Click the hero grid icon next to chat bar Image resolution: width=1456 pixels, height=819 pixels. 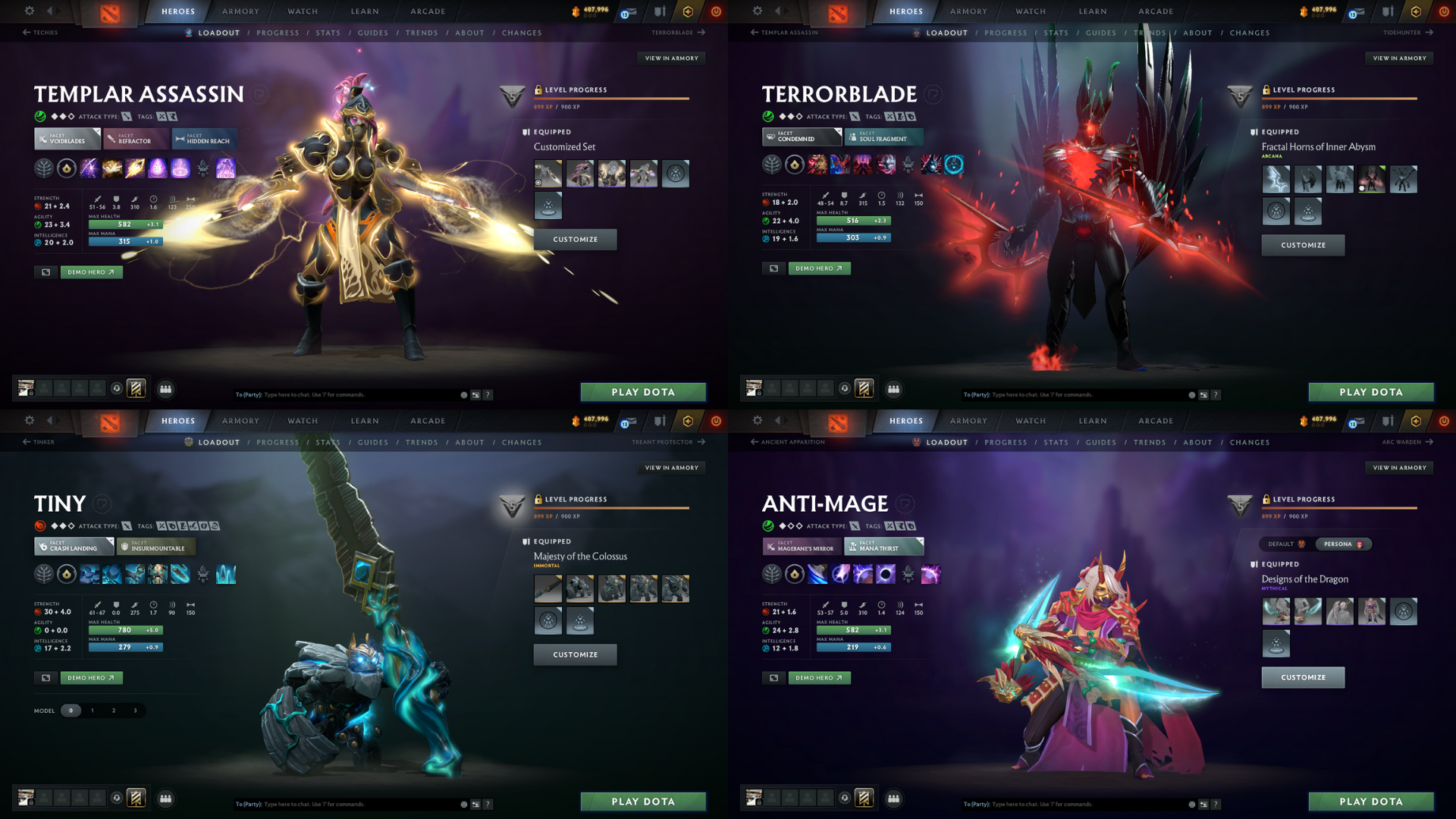click(166, 389)
